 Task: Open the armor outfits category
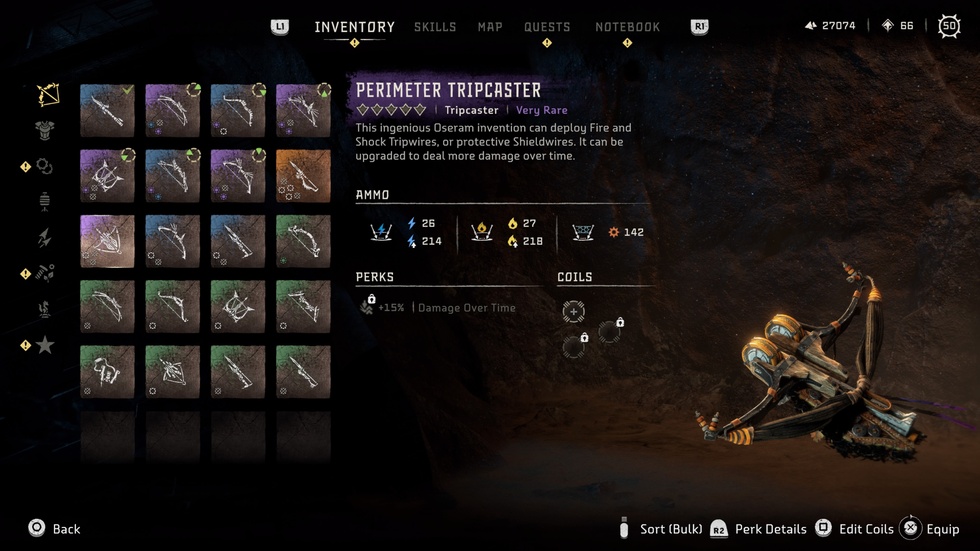click(x=45, y=130)
